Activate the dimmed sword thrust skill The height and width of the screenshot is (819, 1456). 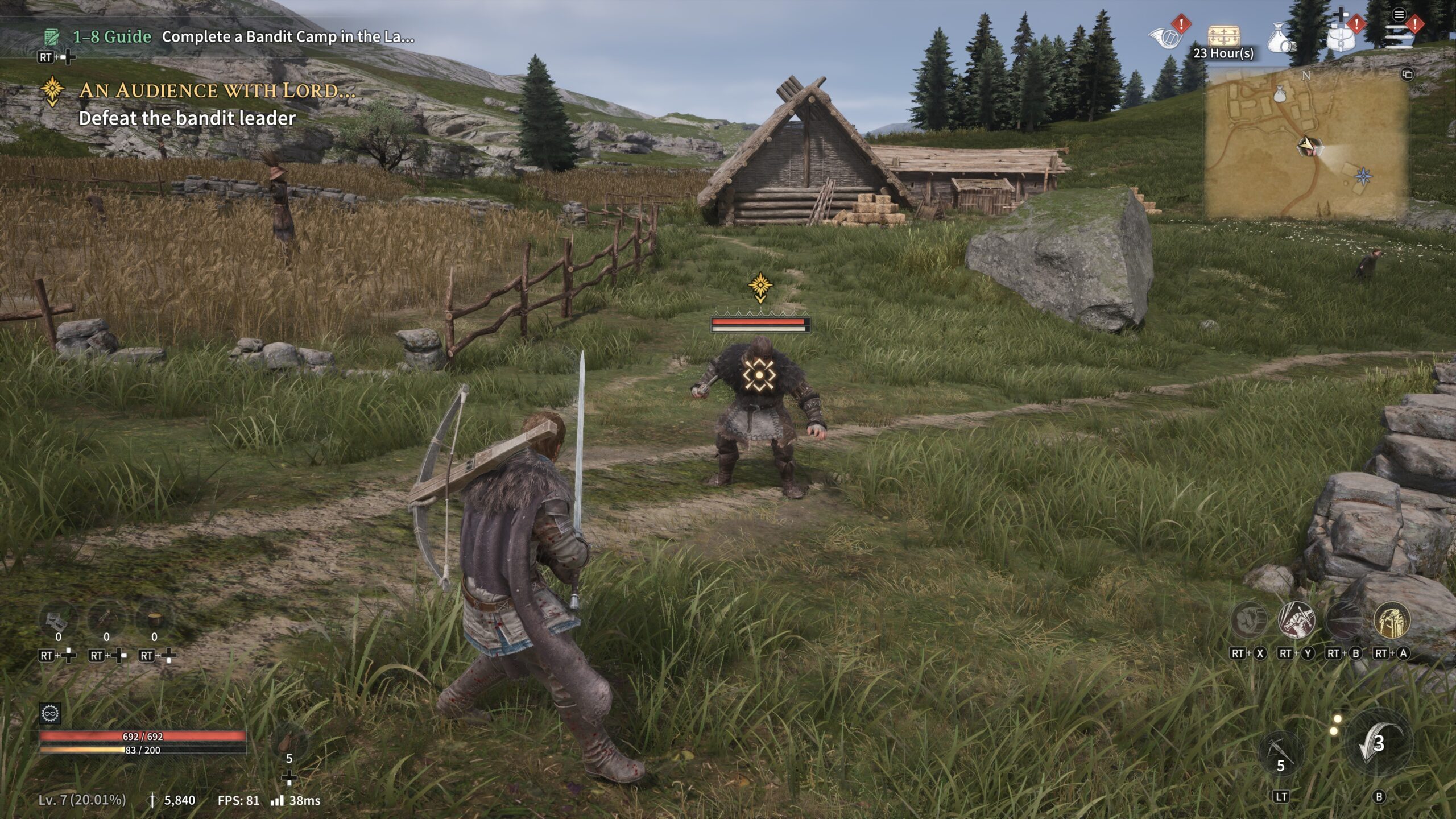click(x=1344, y=620)
